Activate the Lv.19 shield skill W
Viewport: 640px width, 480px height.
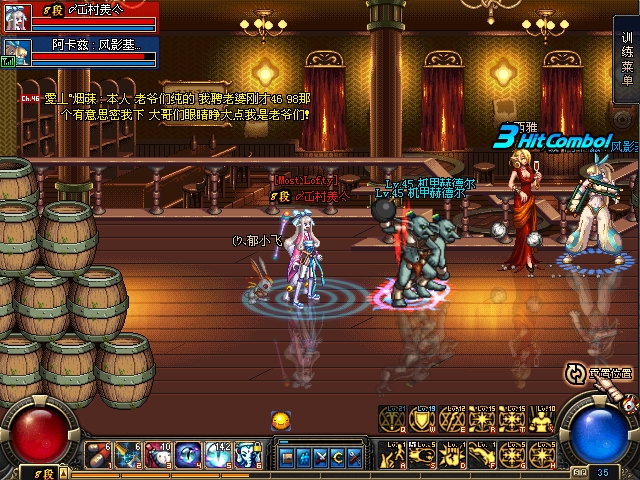(x=423, y=420)
